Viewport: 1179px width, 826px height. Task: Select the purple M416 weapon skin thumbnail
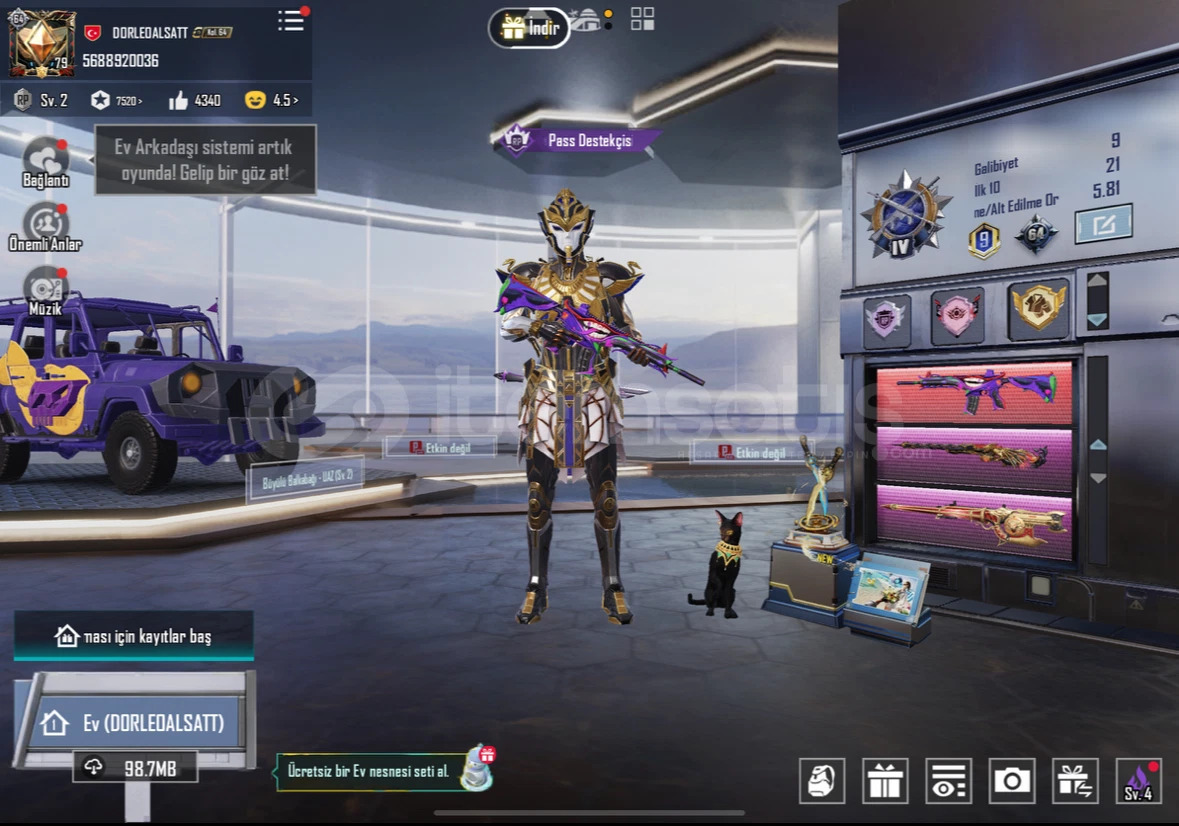tap(974, 392)
